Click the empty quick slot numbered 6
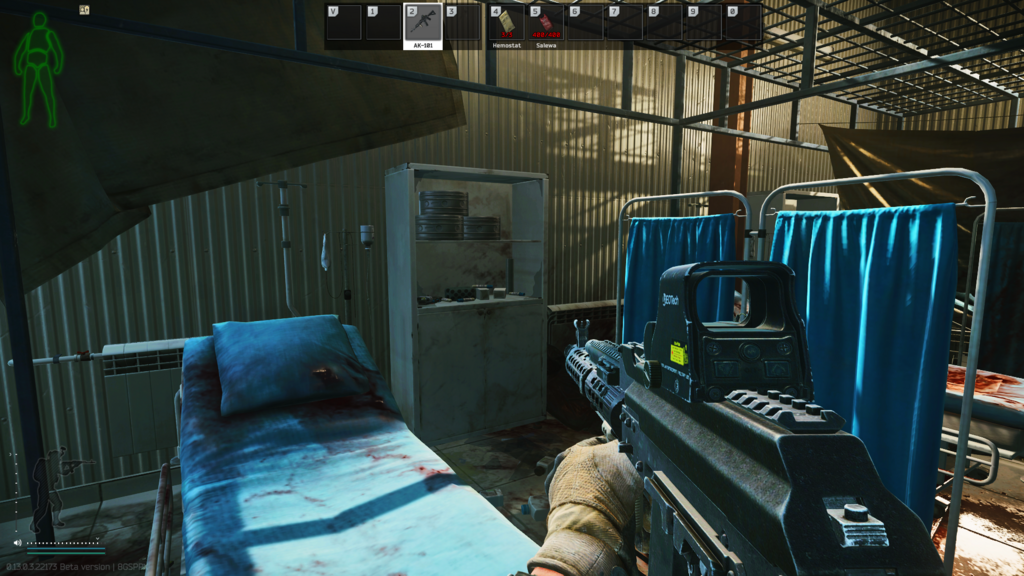 [585, 23]
